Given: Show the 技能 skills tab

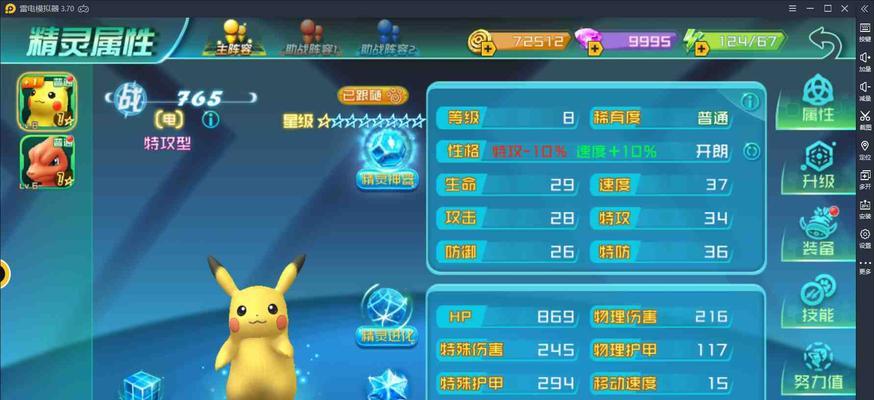Looking at the screenshot, I should point(818,302).
